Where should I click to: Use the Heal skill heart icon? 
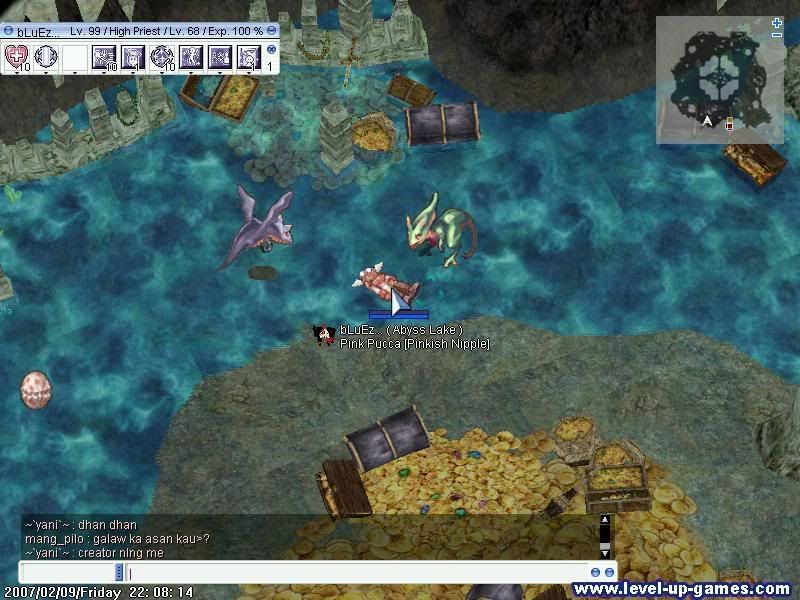click(x=16, y=57)
